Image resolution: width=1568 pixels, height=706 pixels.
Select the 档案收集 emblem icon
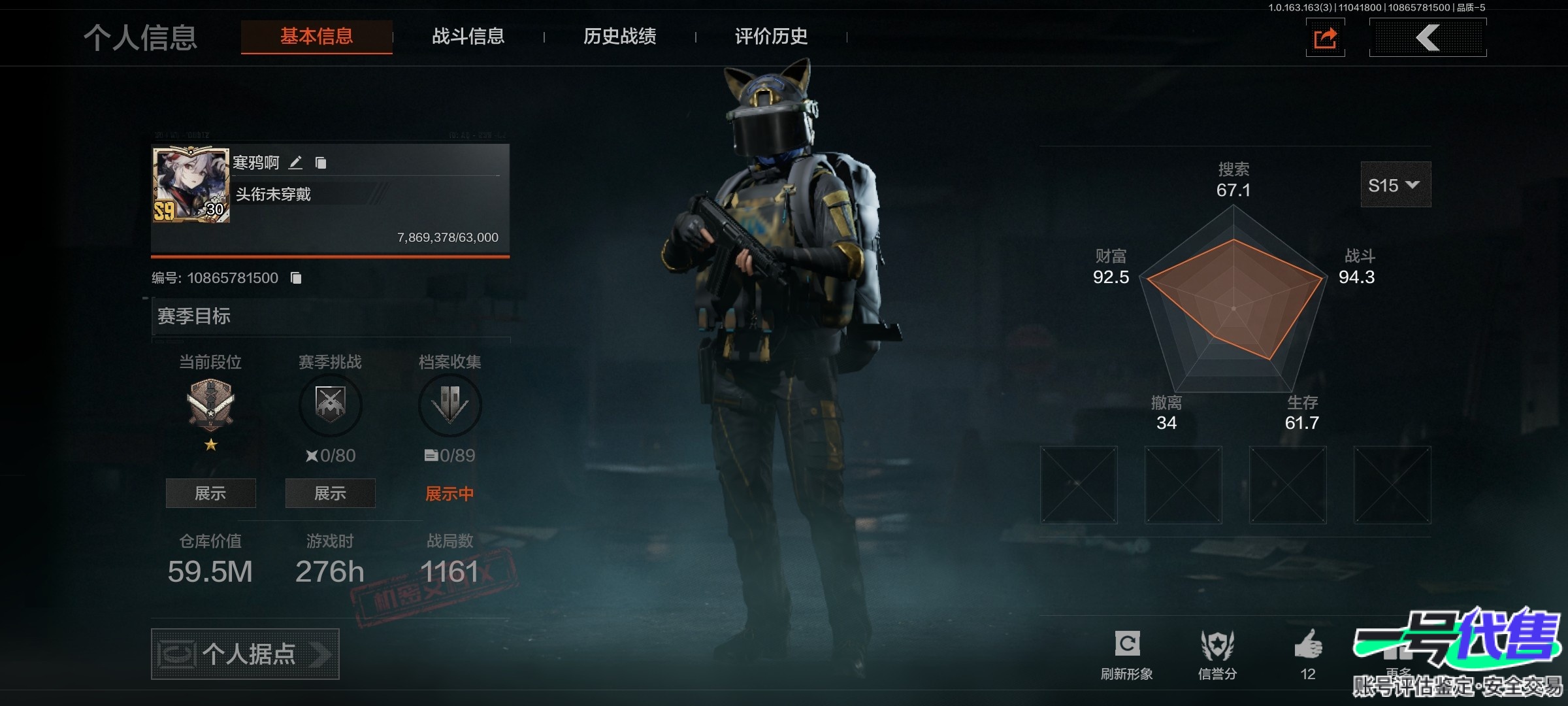pyautogui.click(x=449, y=405)
